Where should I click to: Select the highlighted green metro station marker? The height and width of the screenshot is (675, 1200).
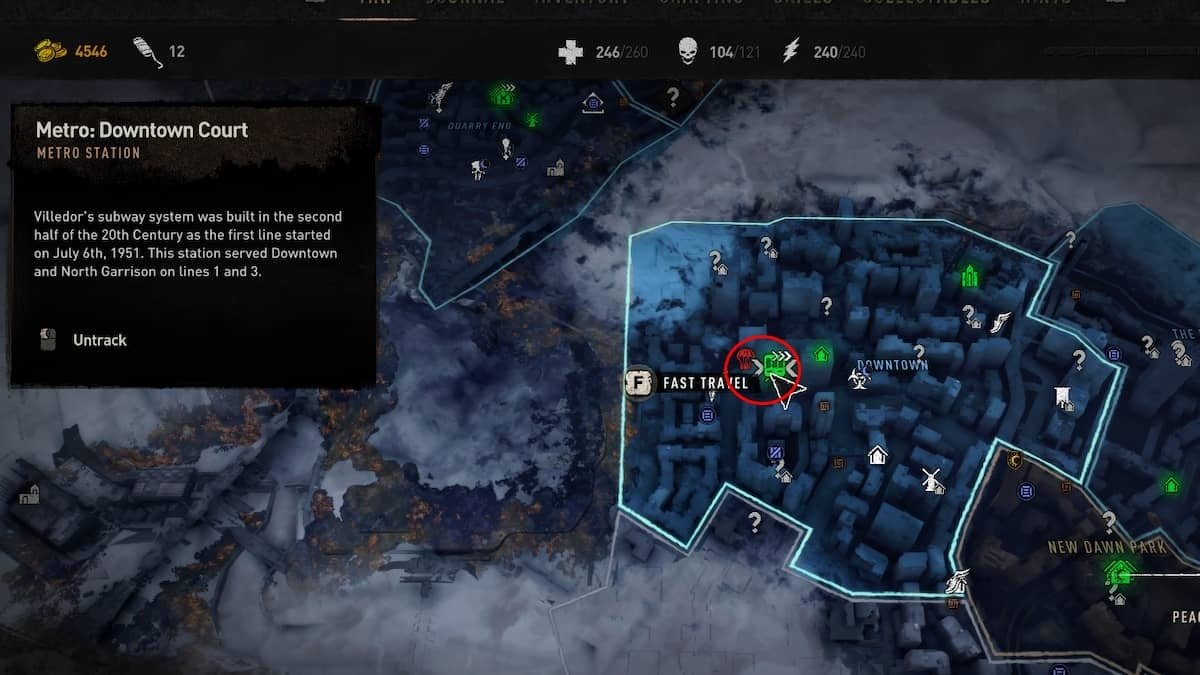[x=774, y=367]
